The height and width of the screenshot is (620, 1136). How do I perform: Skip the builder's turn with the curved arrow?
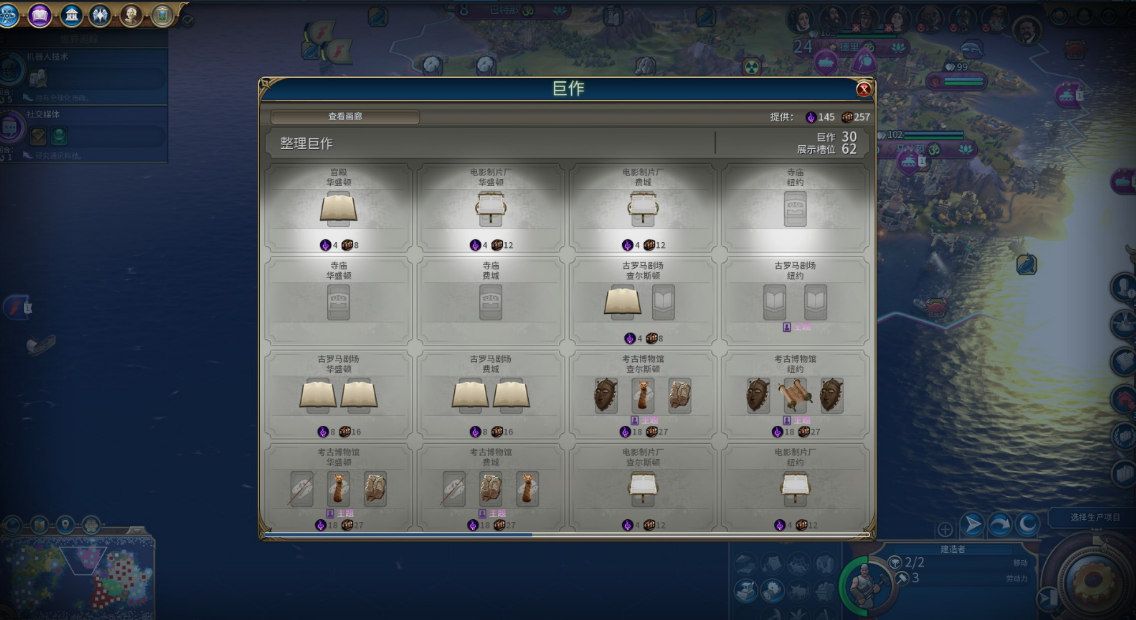click(999, 524)
